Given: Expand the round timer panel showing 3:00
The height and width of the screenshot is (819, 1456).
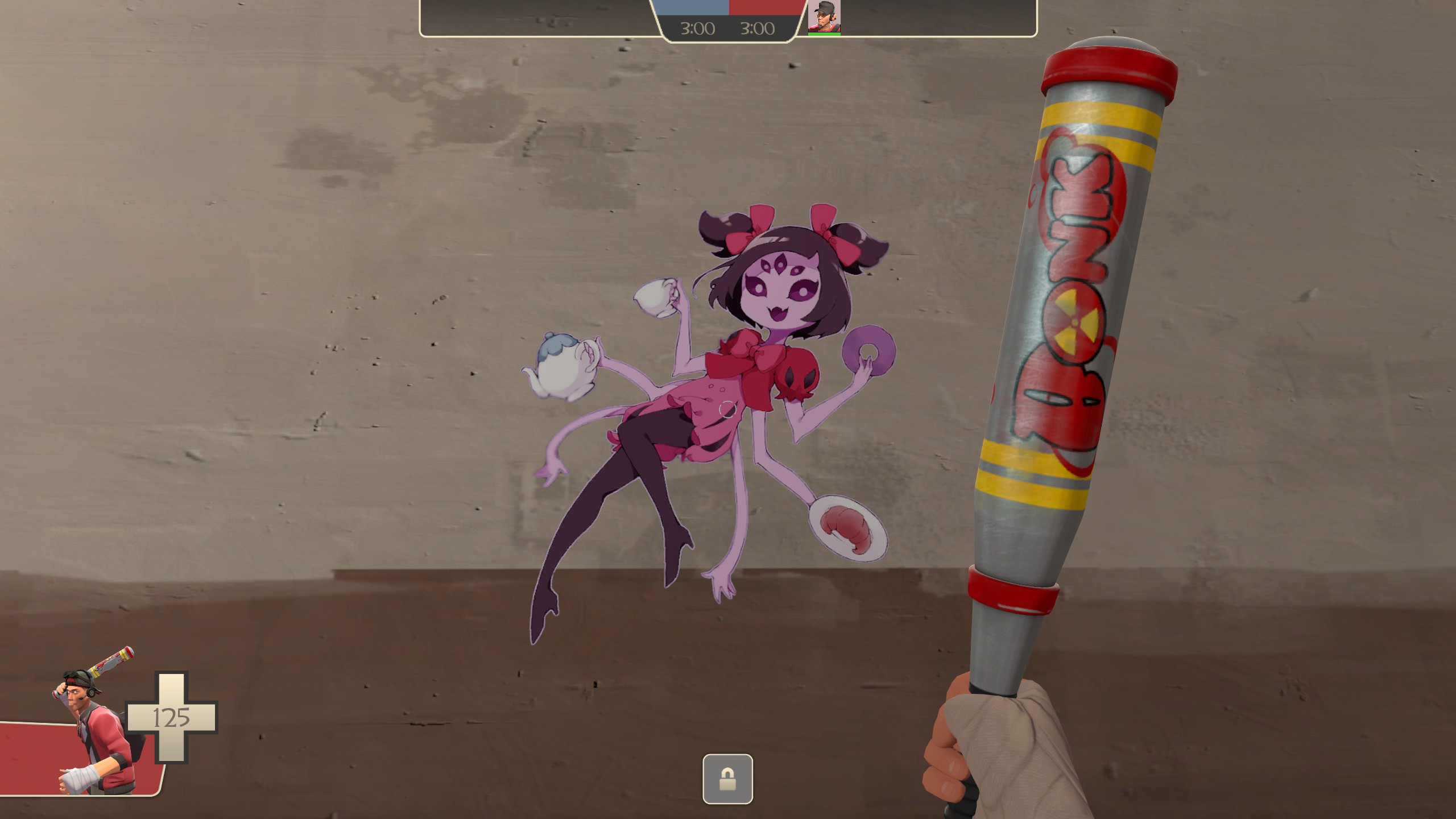Looking at the screenshot, I should 728,27.
